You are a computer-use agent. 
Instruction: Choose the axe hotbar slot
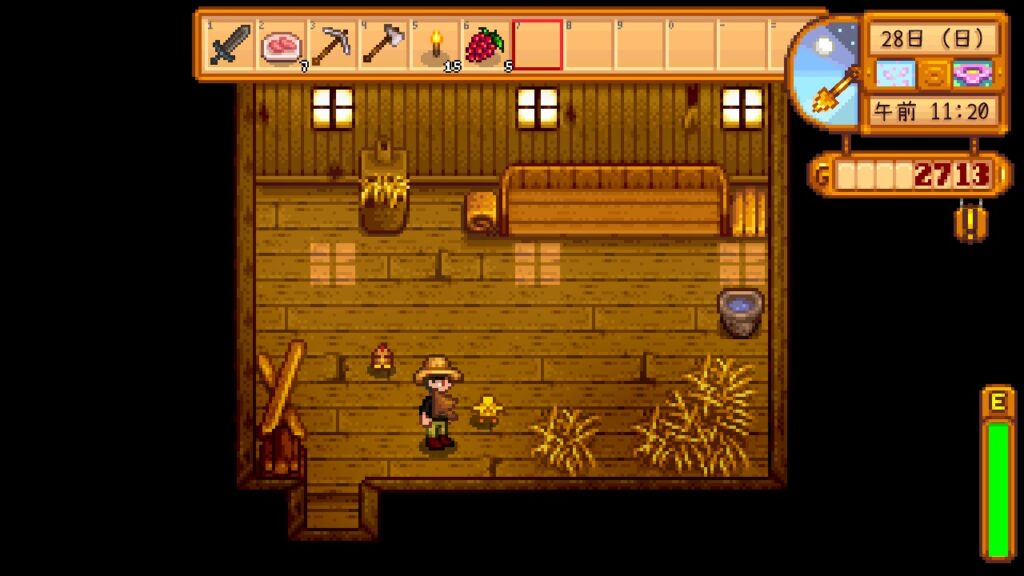click(384, 45)
